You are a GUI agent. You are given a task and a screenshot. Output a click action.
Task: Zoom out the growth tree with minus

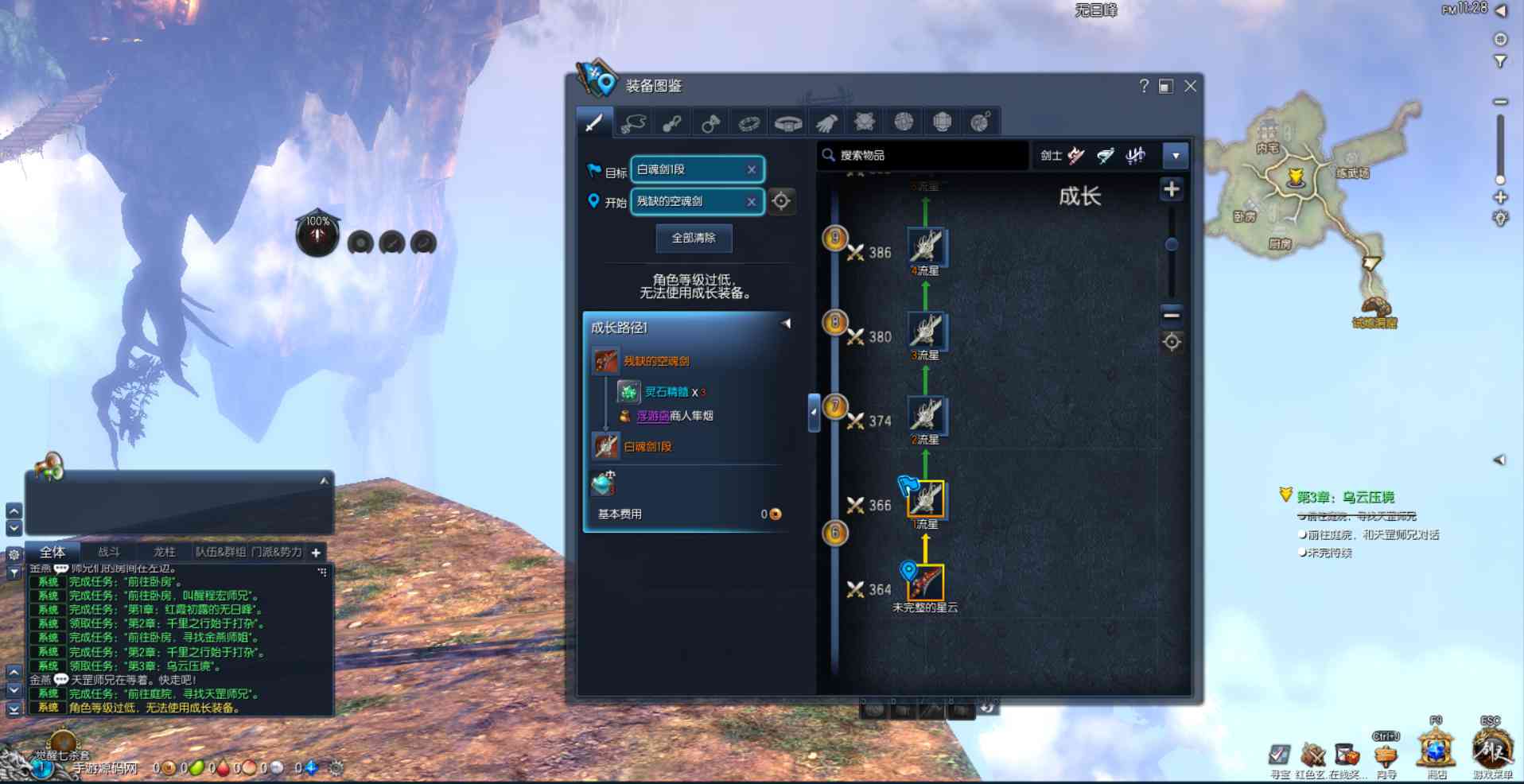[x=1171, y=315]
